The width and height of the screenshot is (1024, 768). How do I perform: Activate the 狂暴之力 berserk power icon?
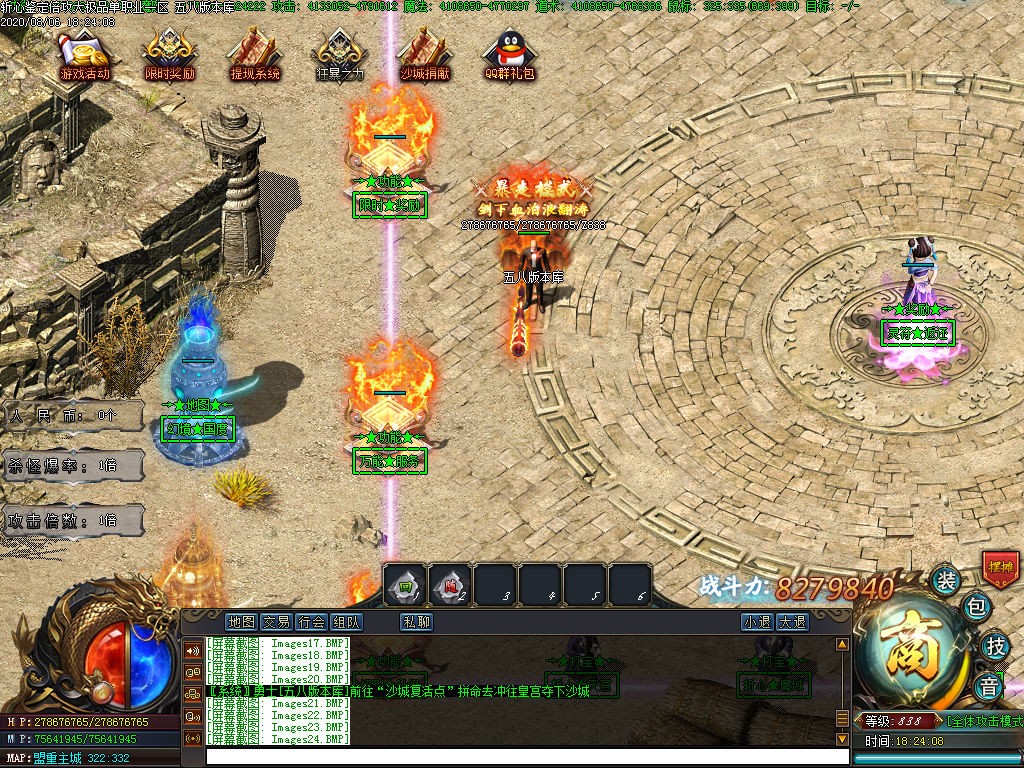(340, 56)
